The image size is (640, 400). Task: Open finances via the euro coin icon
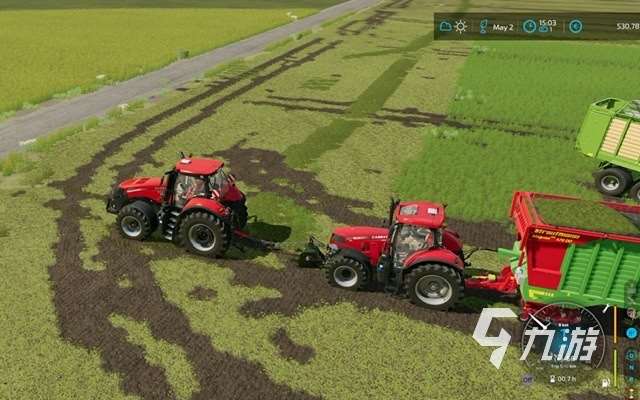[576, 26]
